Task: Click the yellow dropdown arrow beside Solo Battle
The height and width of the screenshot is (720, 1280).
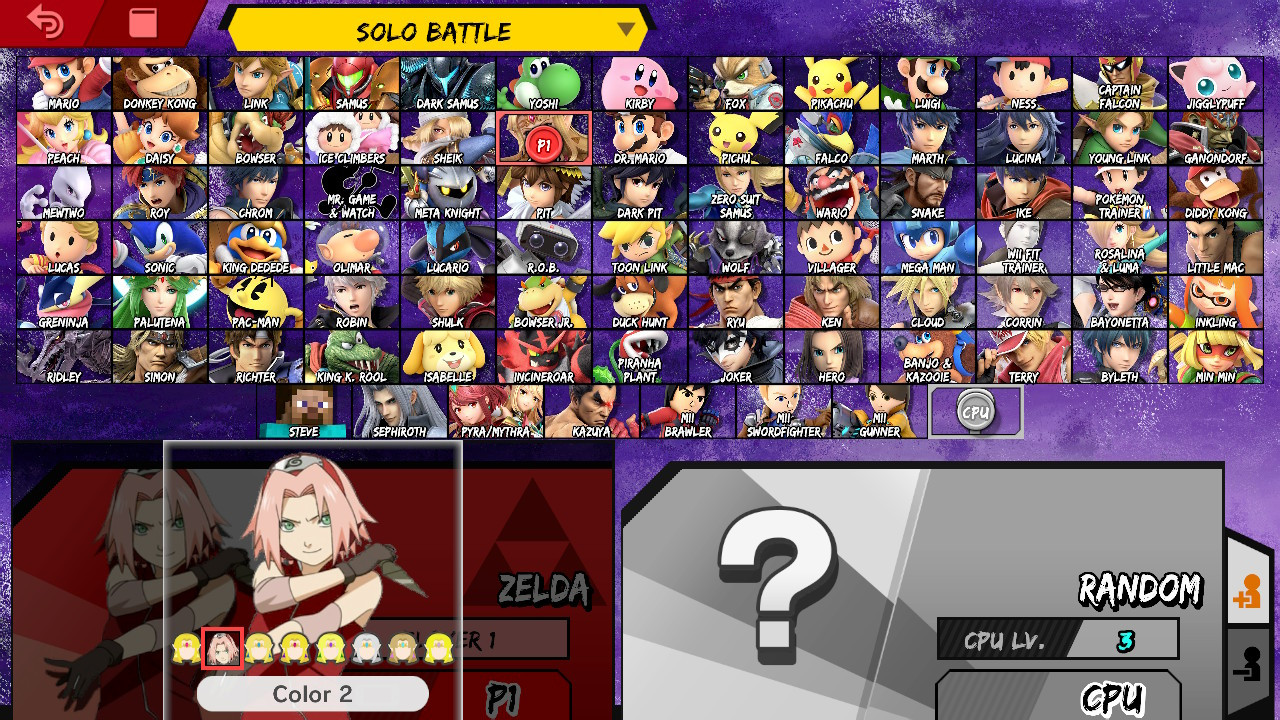Action: (x=627, y=31)
